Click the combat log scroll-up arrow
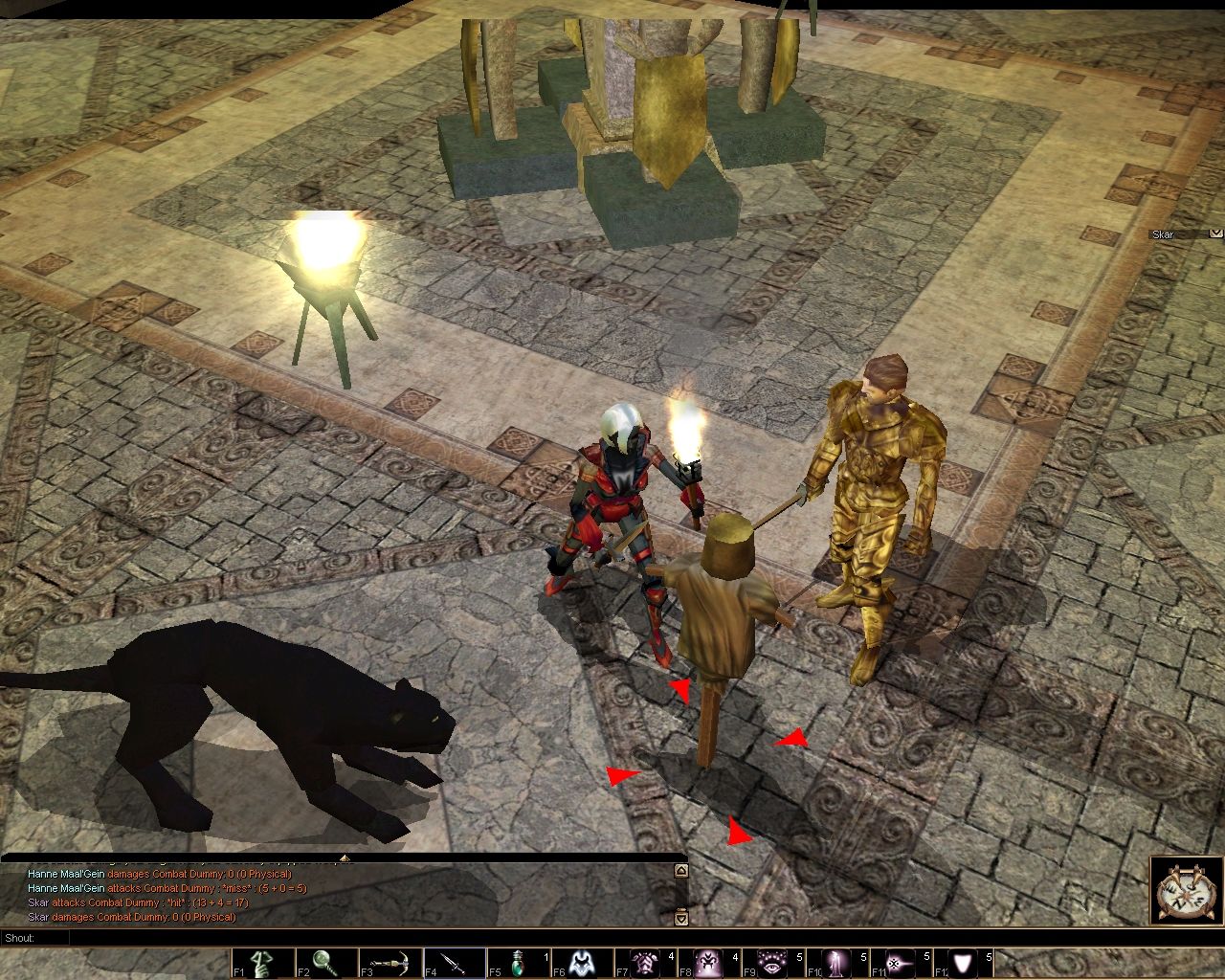This screenshot has height=980, width=1225. (680, 871)
